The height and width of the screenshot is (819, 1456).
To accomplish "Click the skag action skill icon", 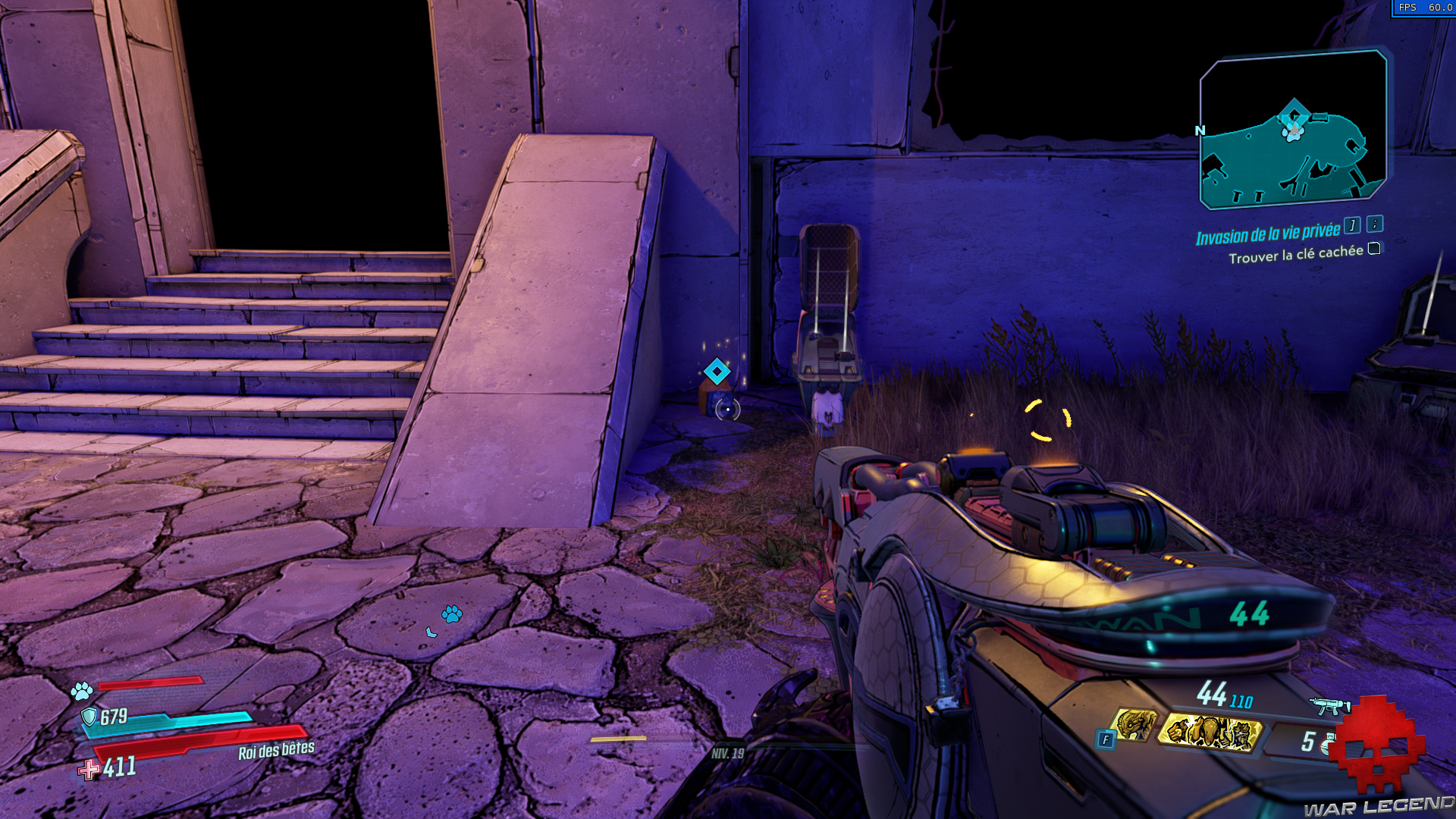I will tap(1136, 725).
